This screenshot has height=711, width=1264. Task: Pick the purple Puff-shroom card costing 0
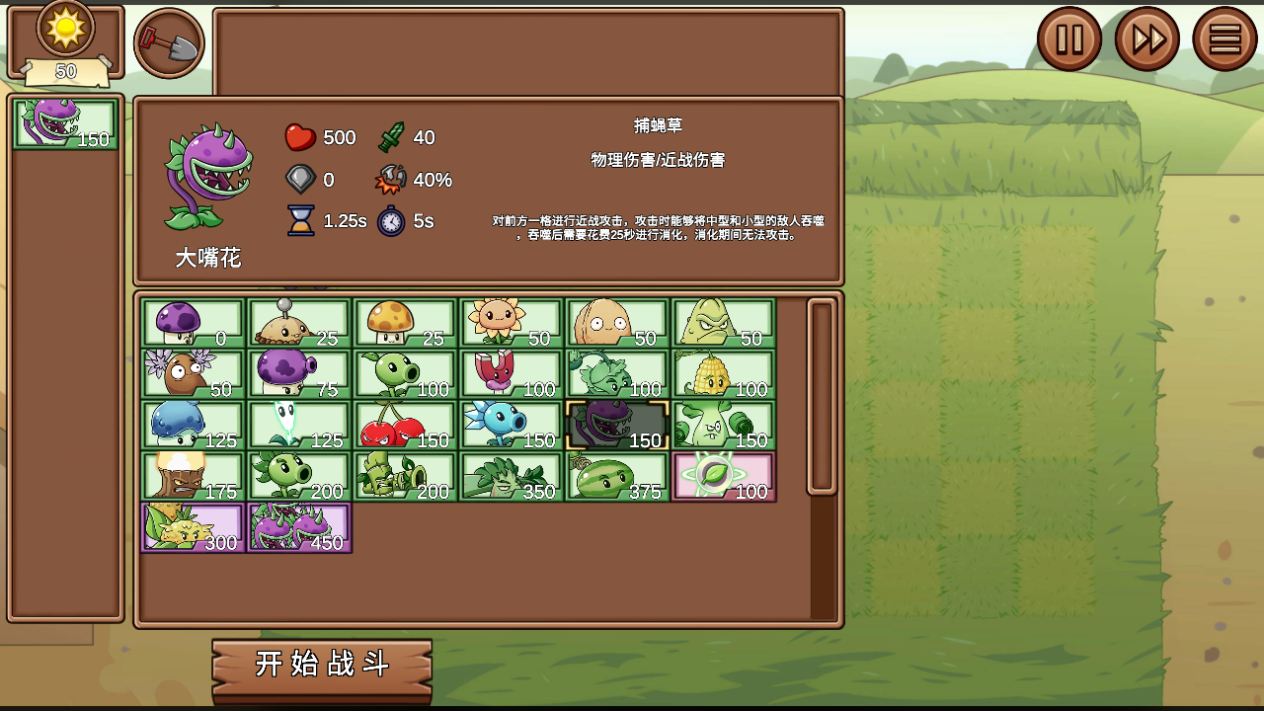193,323
